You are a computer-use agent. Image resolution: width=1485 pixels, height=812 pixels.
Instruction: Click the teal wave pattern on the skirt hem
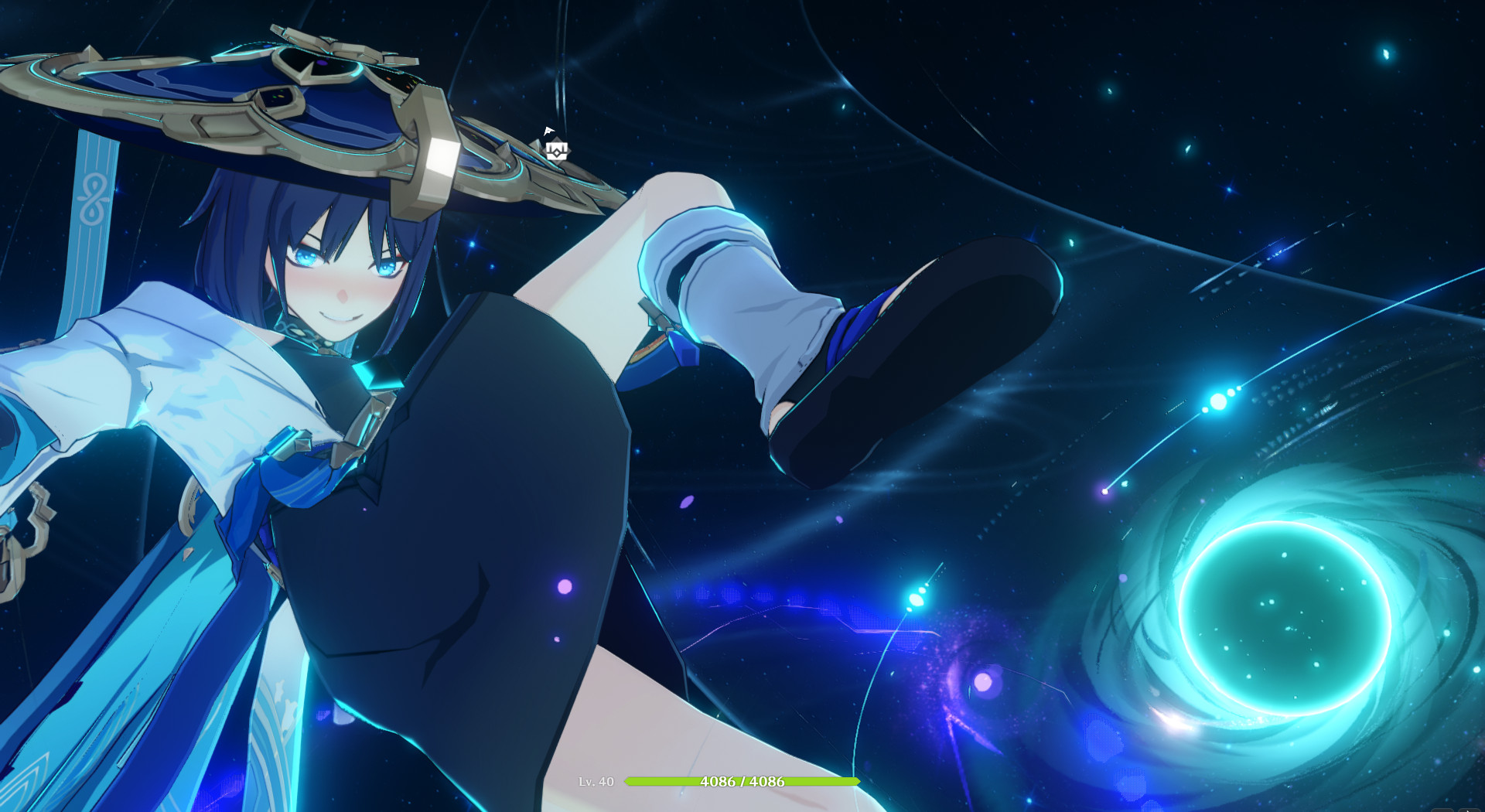(286, 719)
